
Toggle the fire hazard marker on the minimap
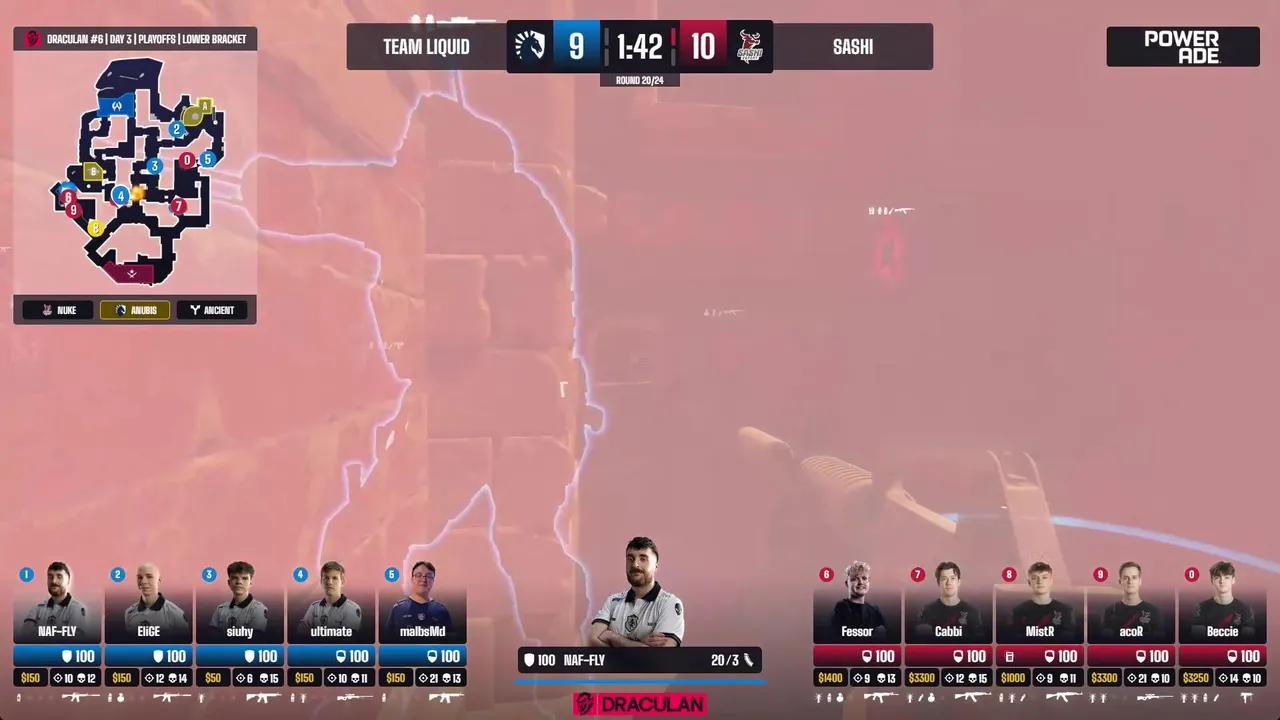137,194
